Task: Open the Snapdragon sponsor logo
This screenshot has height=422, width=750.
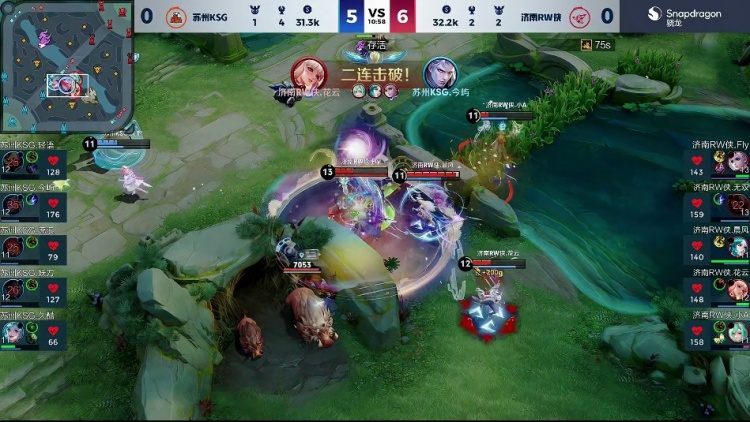Action: click(x=685, y=16)
